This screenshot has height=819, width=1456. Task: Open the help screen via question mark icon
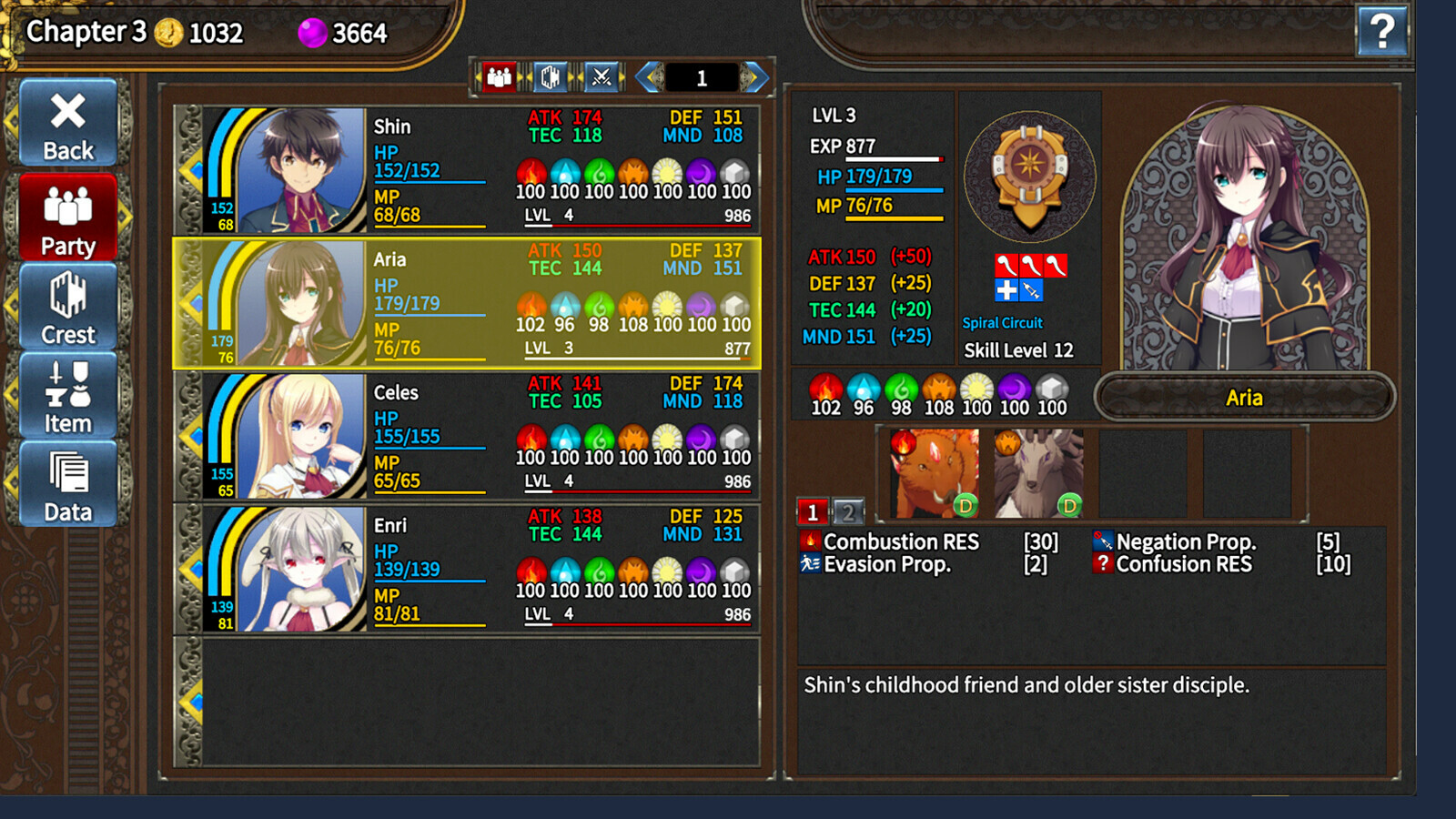1384,32
